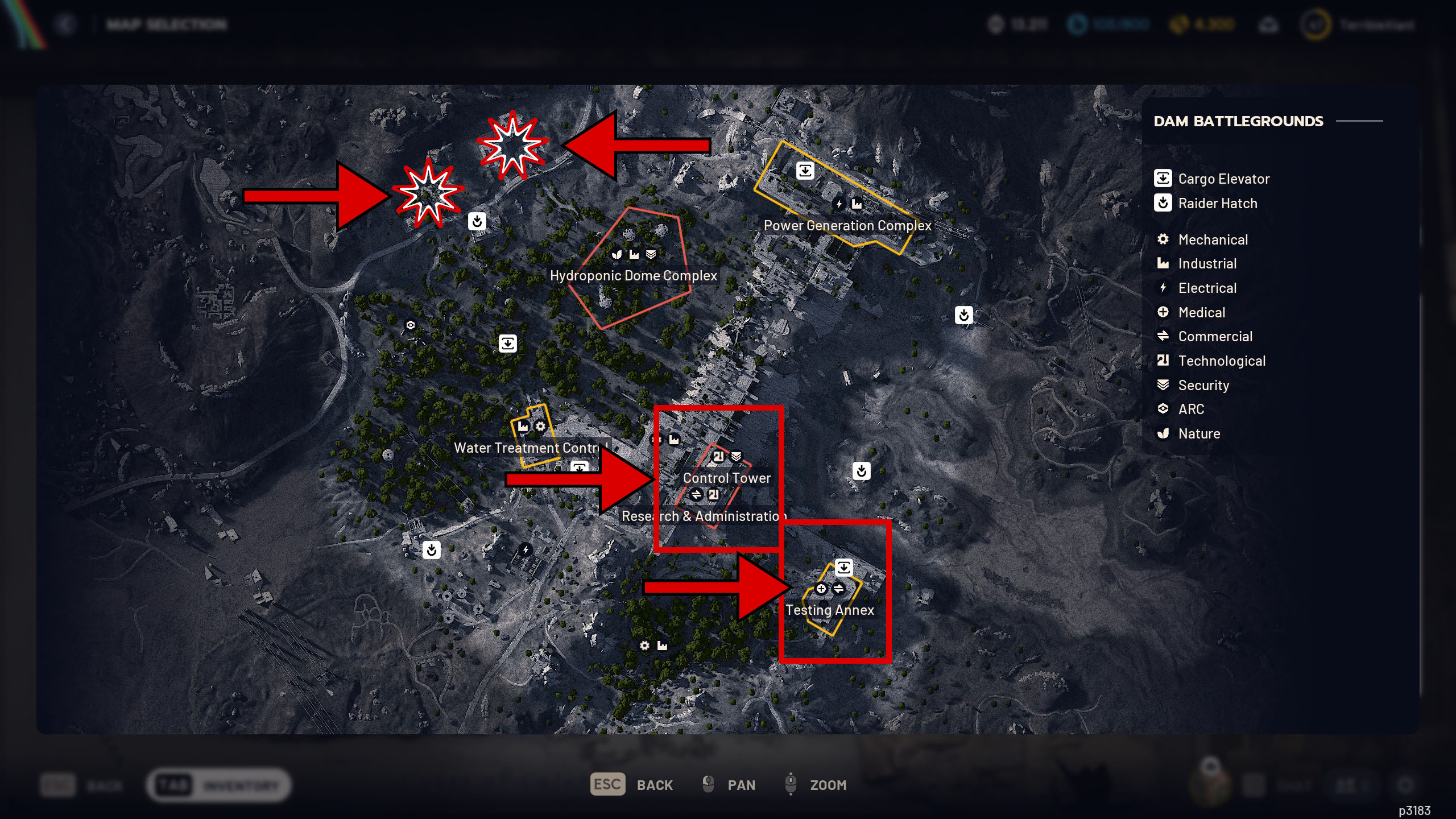Select Nature in the map legend

[1199, 433]
